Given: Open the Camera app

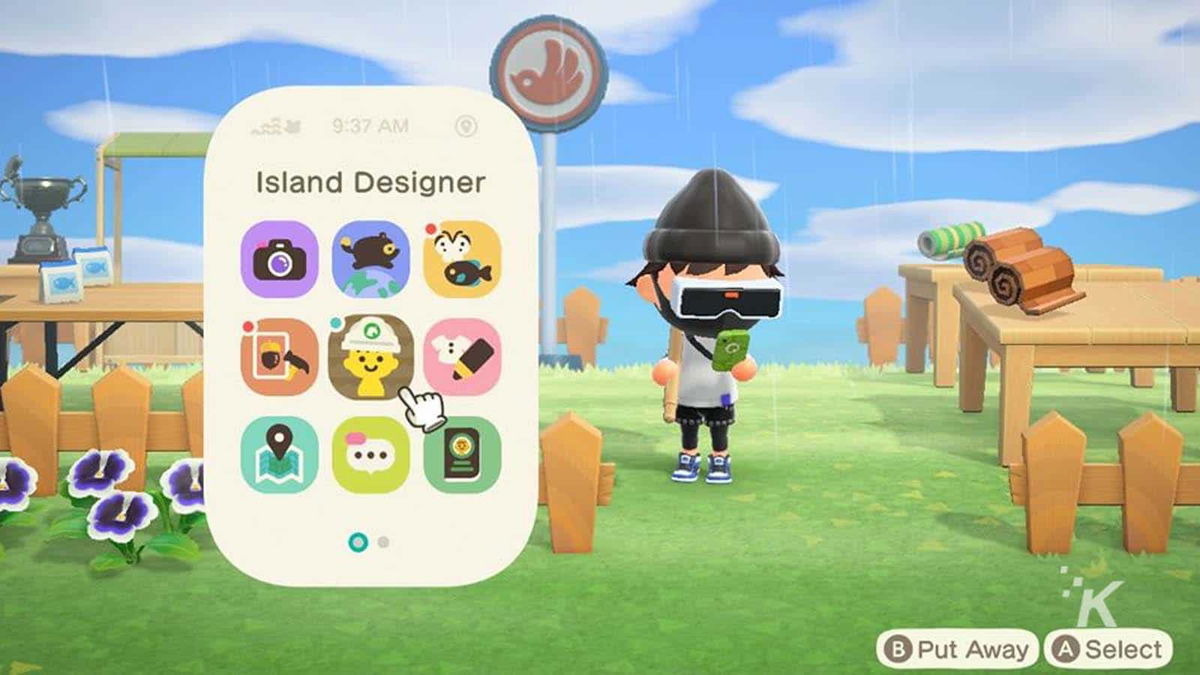Looking at the screenshot, I should click(280, 259).
